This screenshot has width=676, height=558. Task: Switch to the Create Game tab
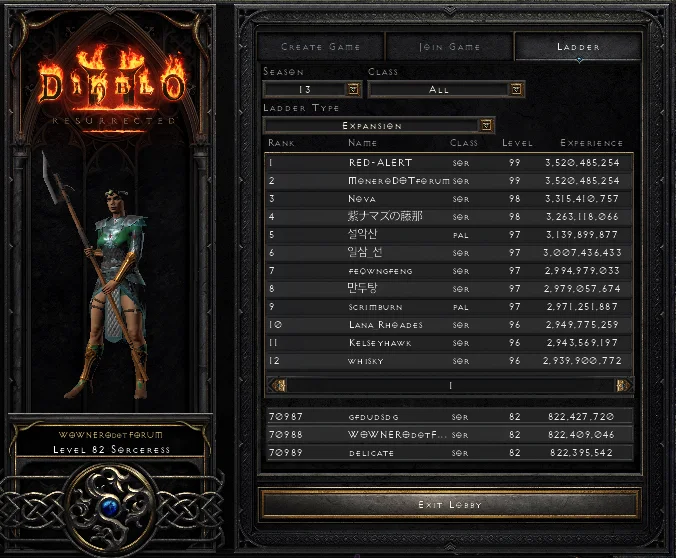click(321, 47)
